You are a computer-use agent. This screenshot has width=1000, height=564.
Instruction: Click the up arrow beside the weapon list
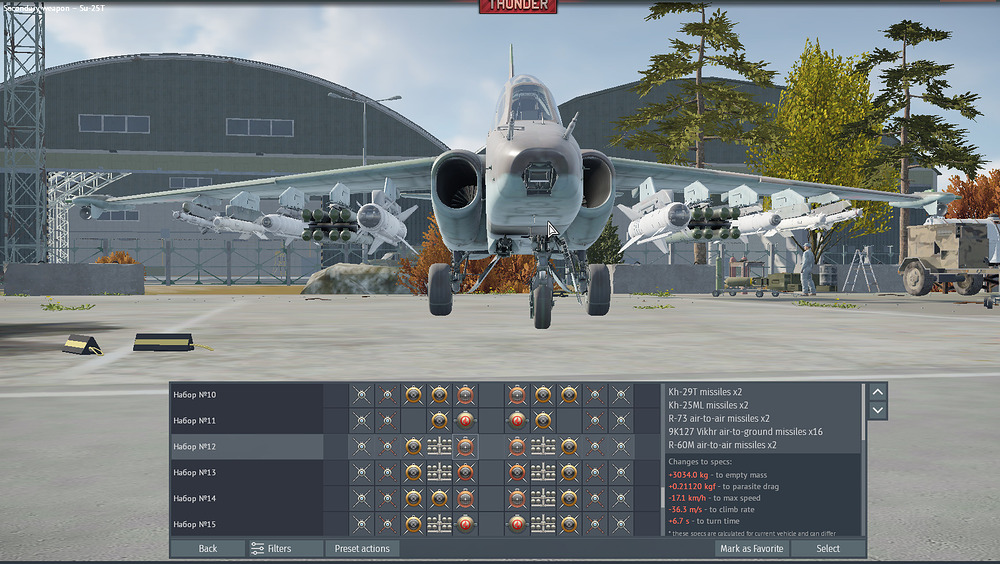(877, 392)
